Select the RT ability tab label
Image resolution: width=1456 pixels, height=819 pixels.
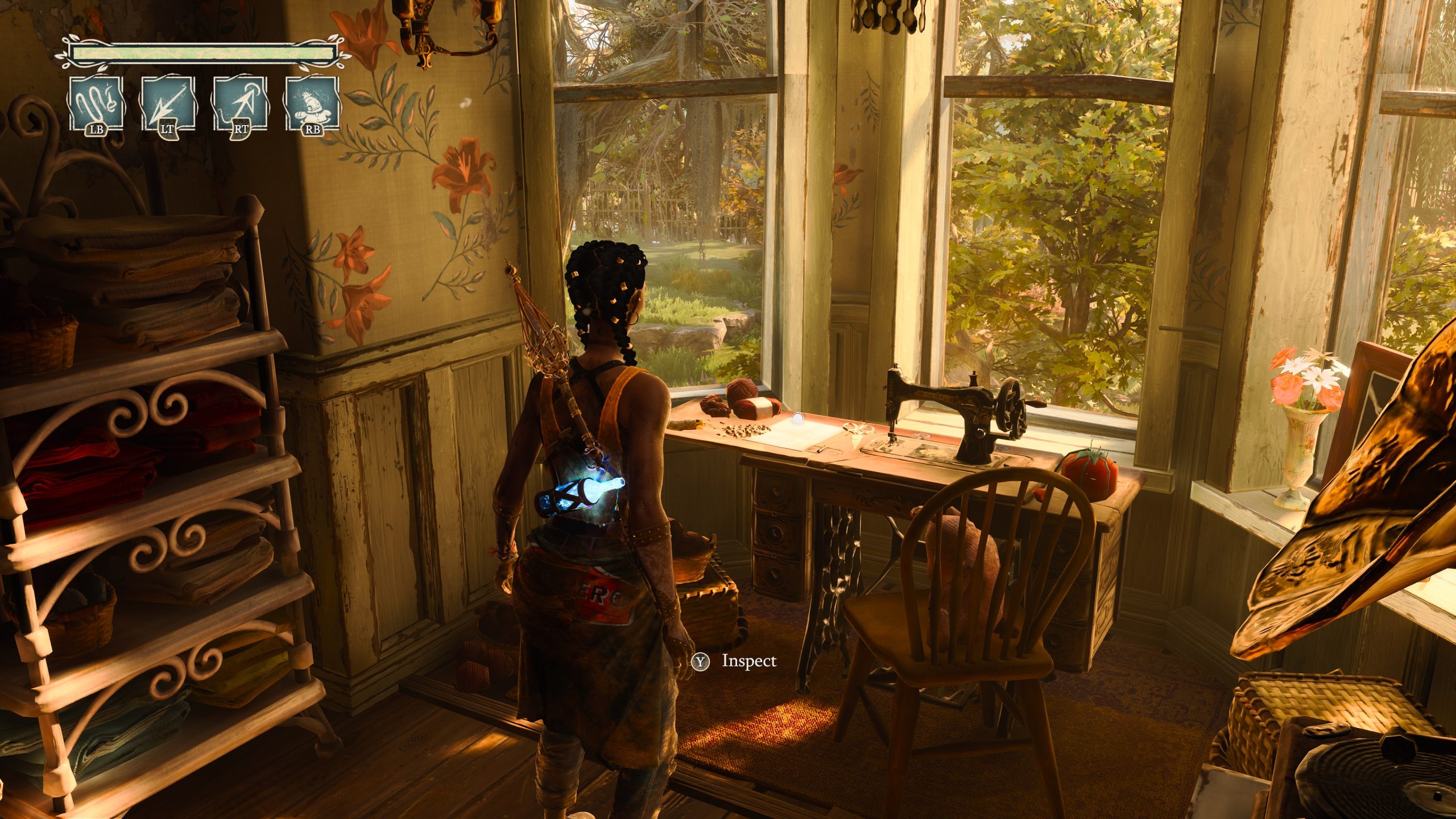[x=239, y=131]
